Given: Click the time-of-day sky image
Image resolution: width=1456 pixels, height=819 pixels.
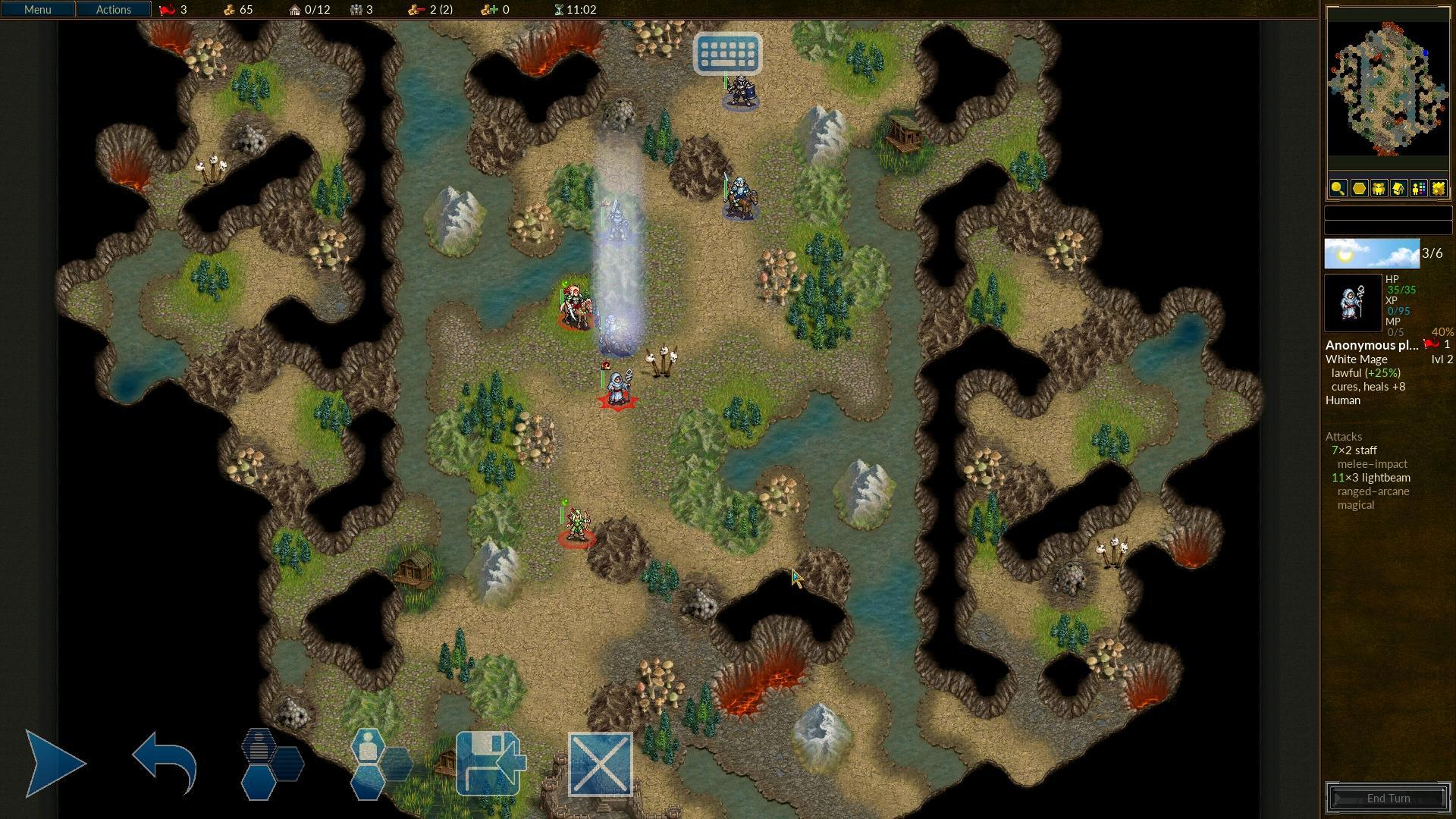Looking at the screenshot, I should (x=1371, y=254).
